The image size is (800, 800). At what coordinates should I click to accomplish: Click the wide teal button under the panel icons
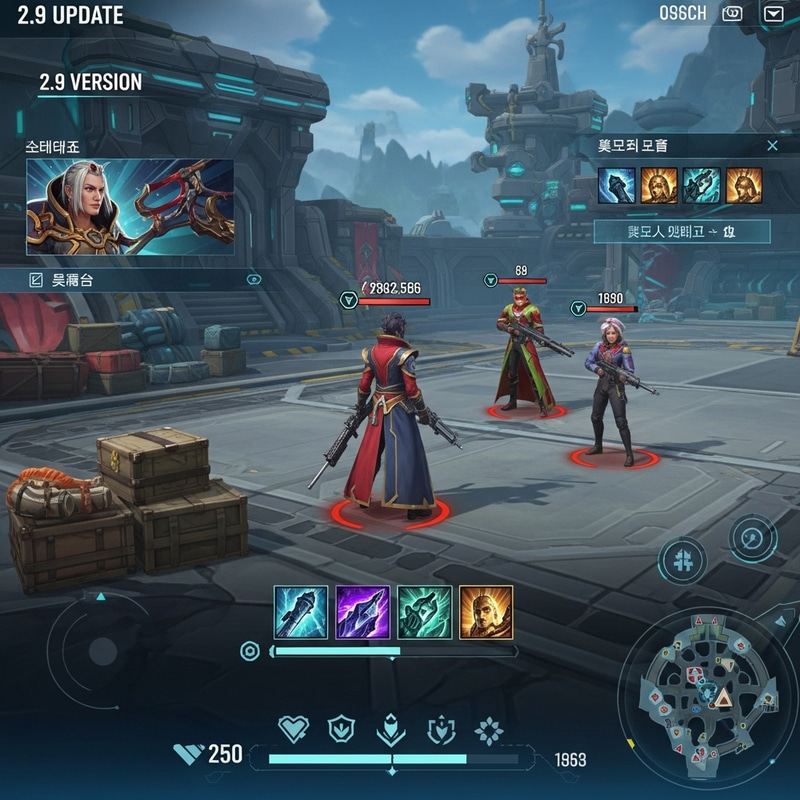[x=682, y=232]
